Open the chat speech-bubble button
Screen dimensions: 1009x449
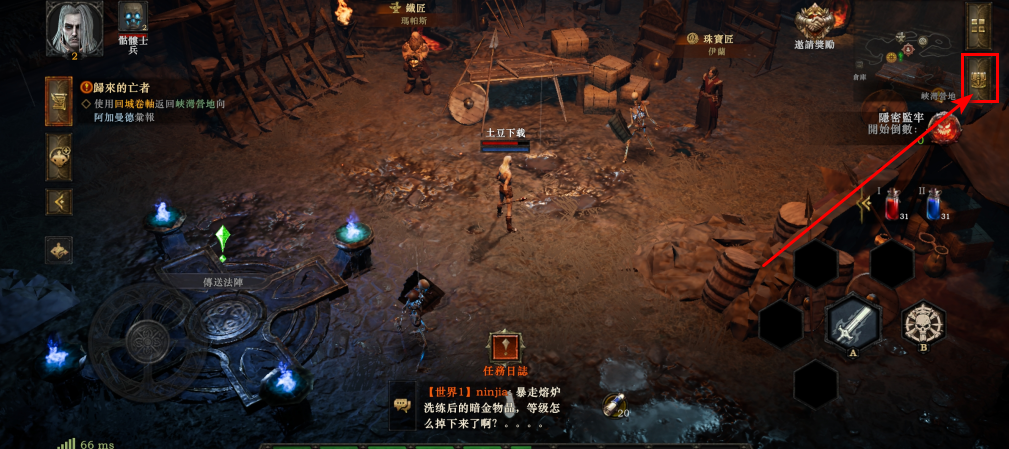tap(403, 404)
